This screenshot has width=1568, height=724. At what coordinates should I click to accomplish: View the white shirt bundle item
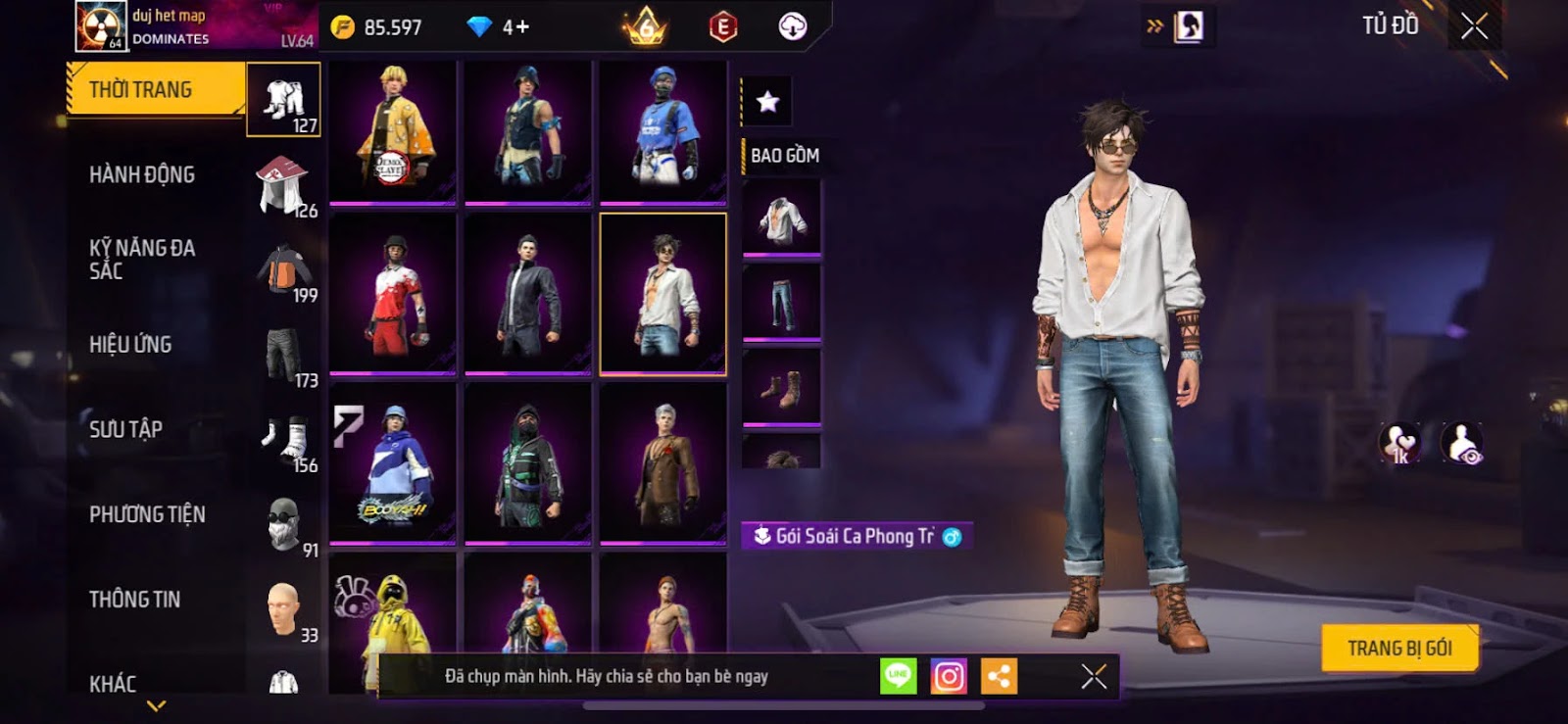pos(781,217)
